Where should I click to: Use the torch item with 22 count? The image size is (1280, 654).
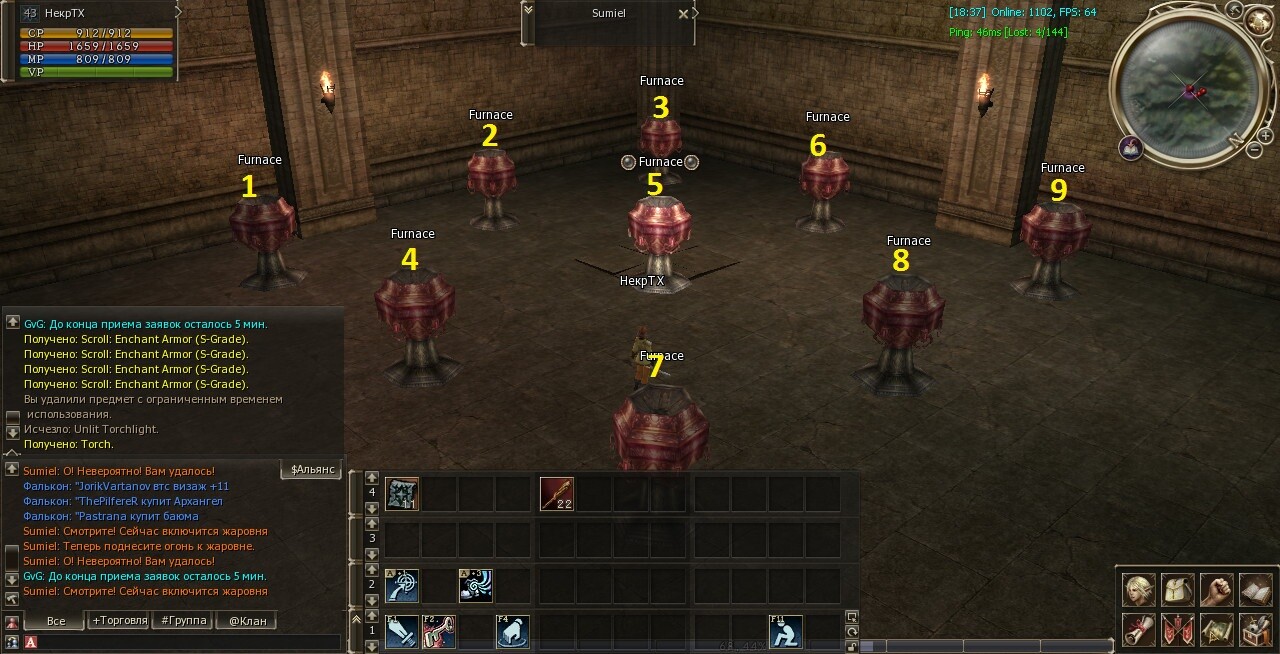556,494
